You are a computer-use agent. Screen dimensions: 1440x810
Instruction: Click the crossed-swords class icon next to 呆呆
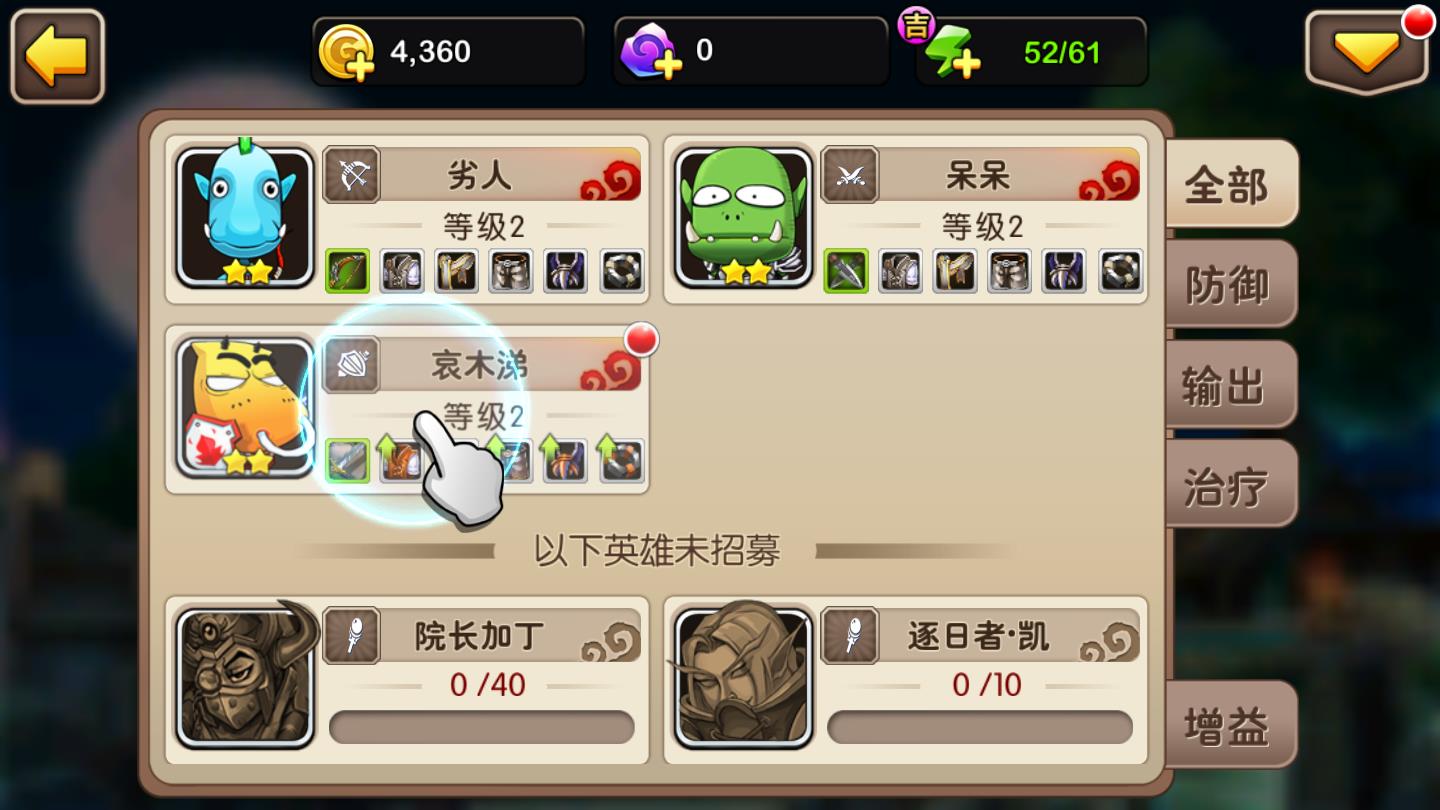(852, 174)
